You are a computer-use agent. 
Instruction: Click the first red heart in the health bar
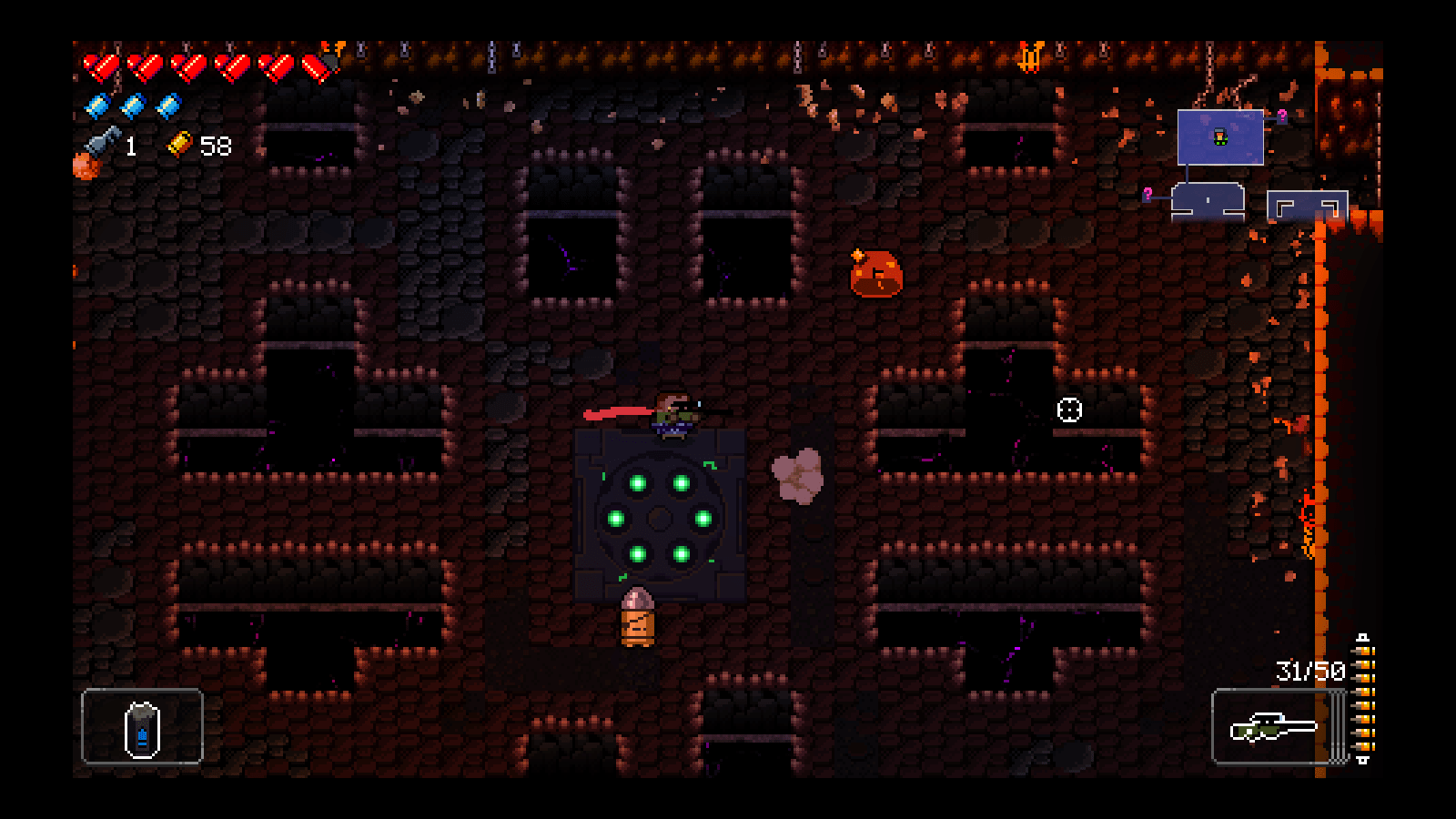pyautogui.click(x=100, y=67)
